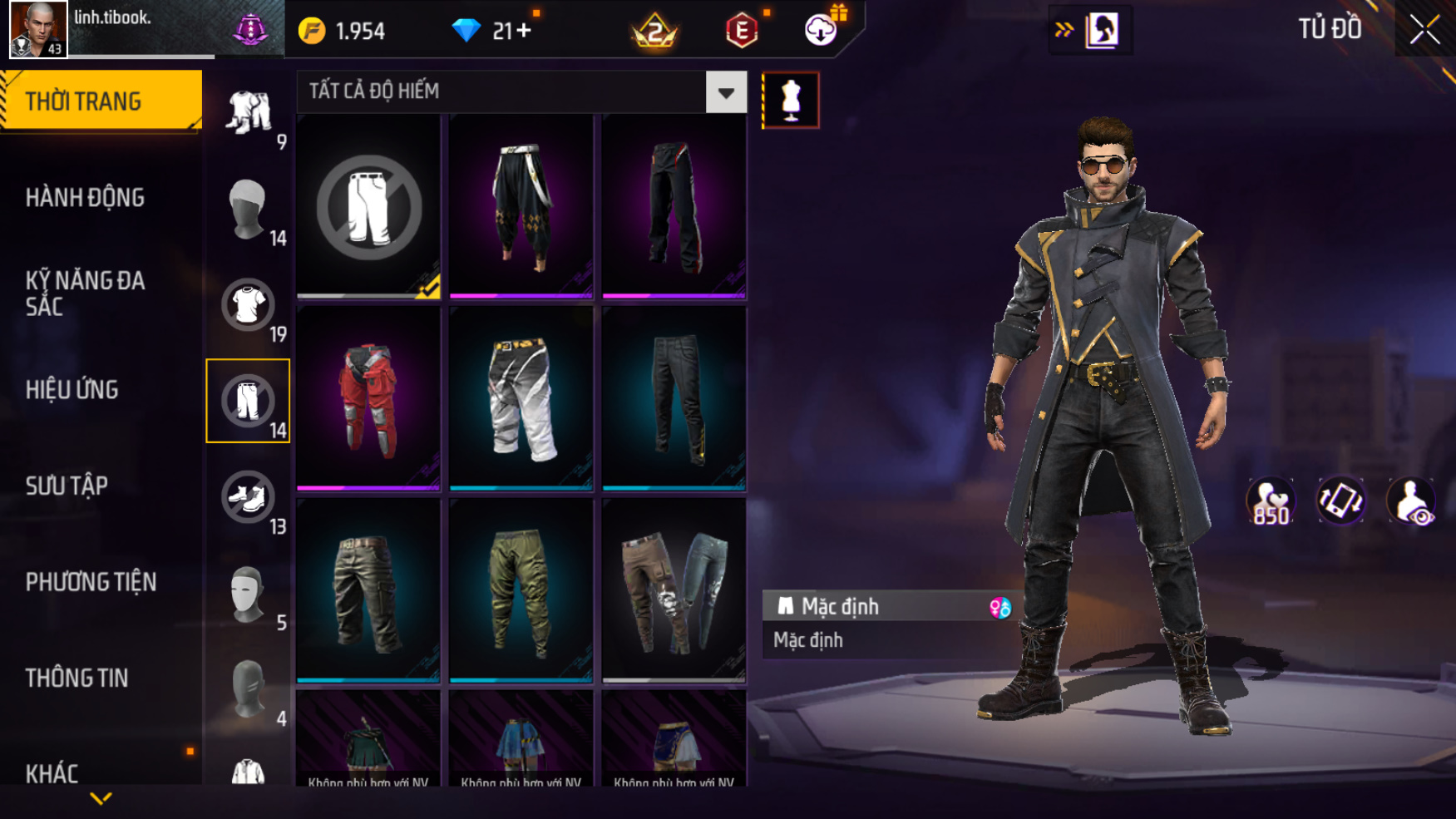
Task: Choose the no-pants empty slot
Action: [368, 207]
